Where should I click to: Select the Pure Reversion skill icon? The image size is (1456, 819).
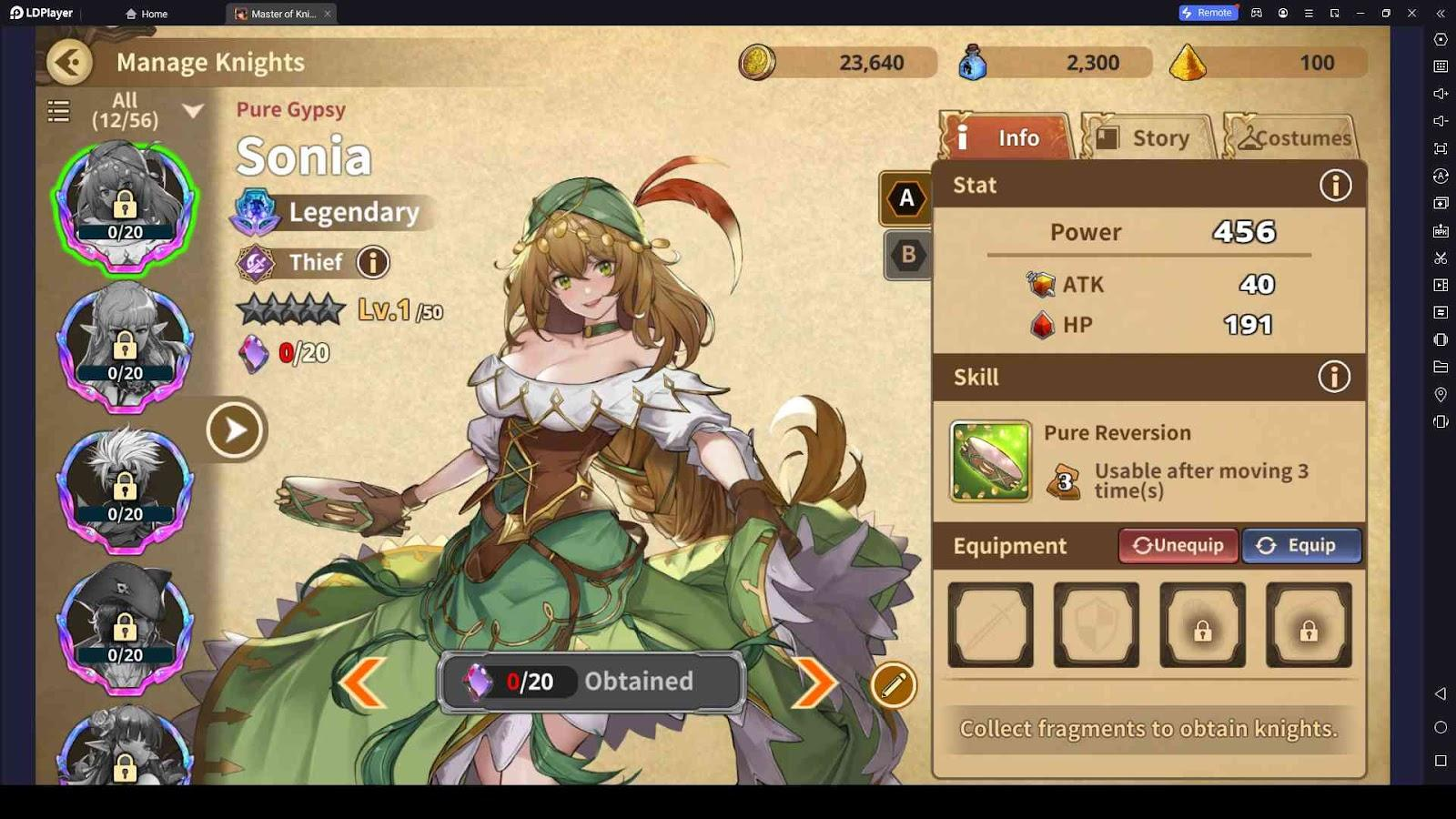[x=990, y=461]
